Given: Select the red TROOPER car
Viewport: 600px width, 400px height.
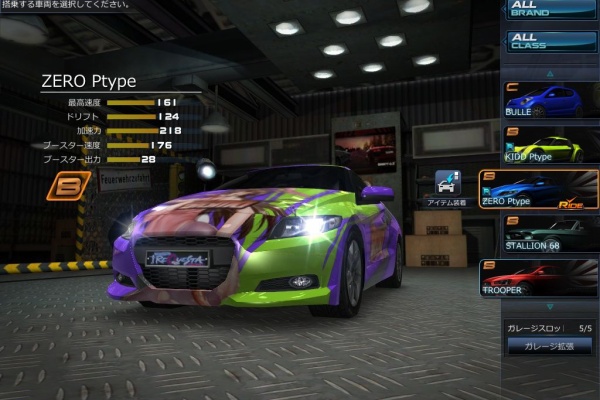Looking at the screenshot, I should [x=540, y=278].
